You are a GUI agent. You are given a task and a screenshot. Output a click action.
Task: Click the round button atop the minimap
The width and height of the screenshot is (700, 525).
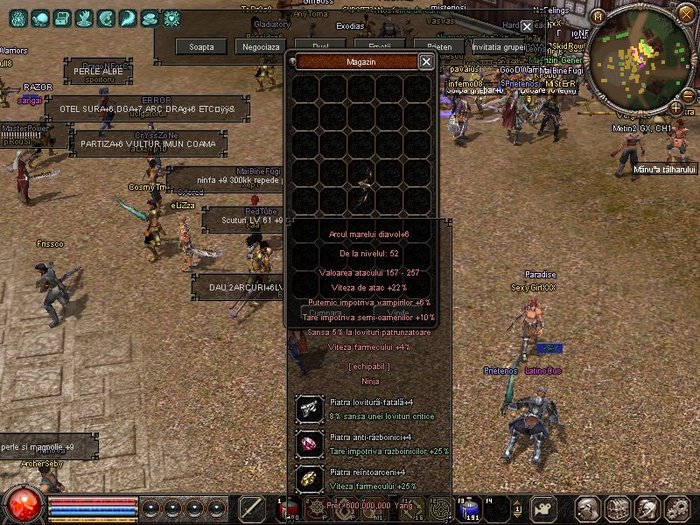[x=598, y=16]
